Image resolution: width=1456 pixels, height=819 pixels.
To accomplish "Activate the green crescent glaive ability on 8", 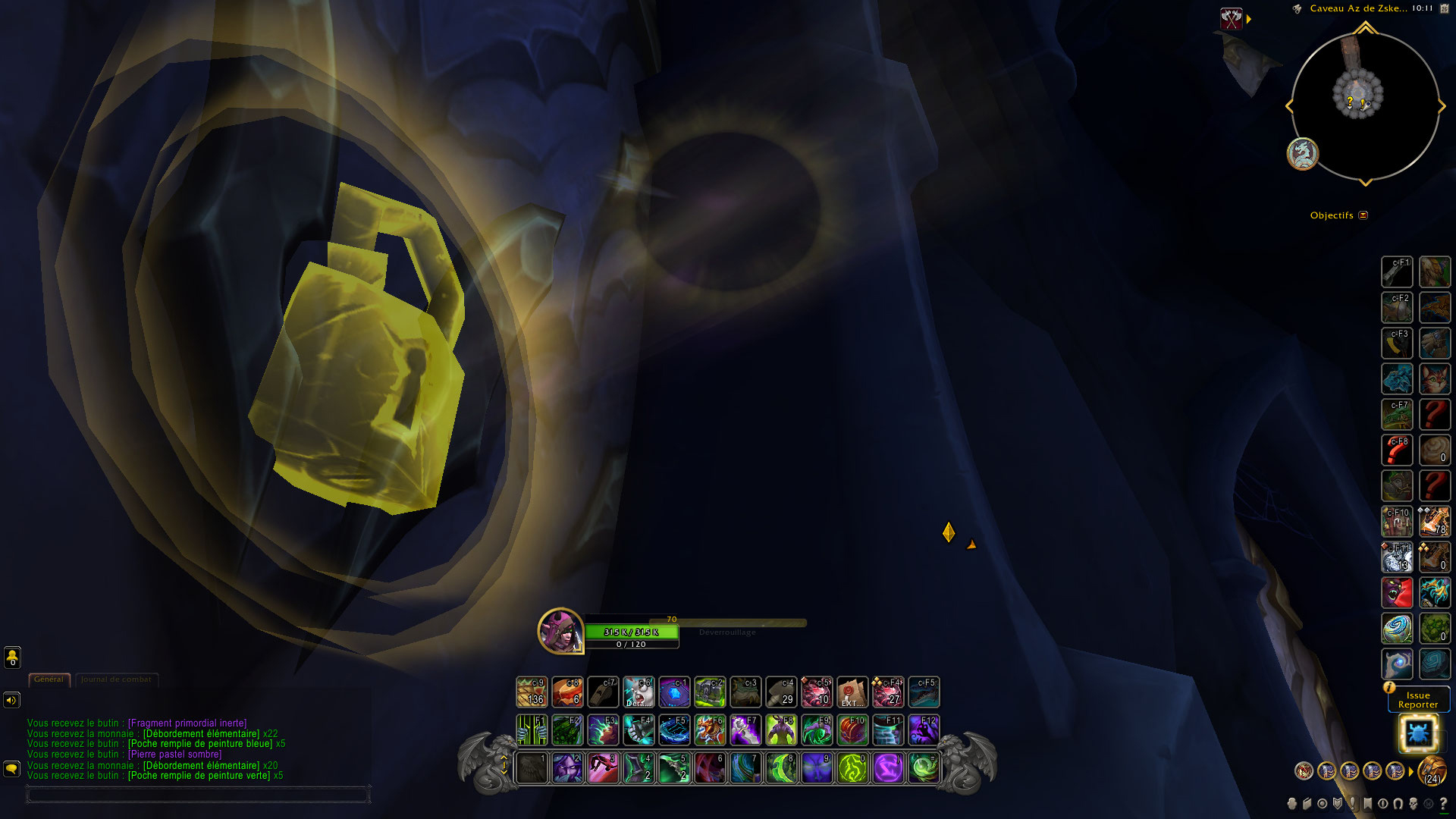I will click(x=781, y=767).
